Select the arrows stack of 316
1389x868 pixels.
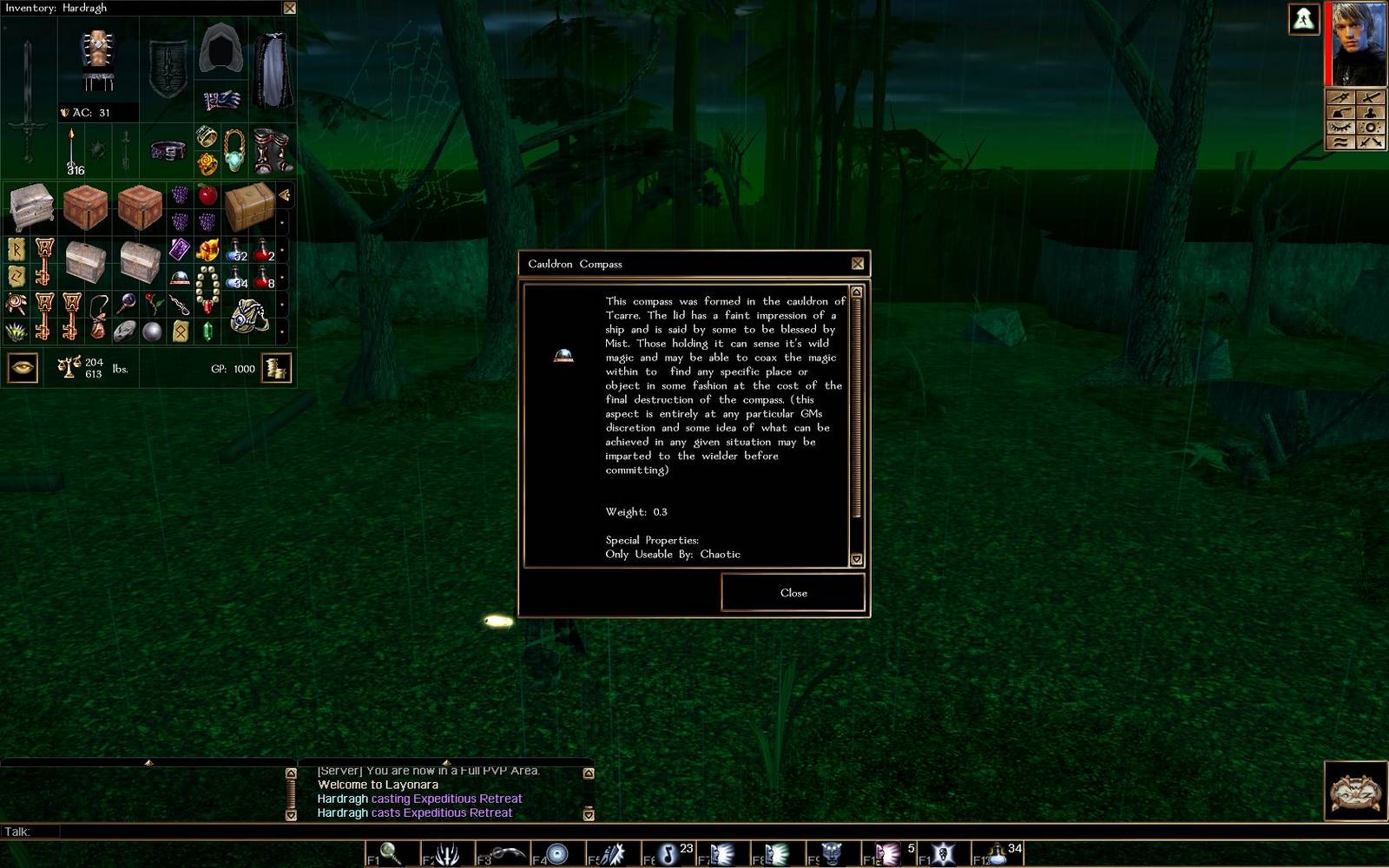point(72,152)
